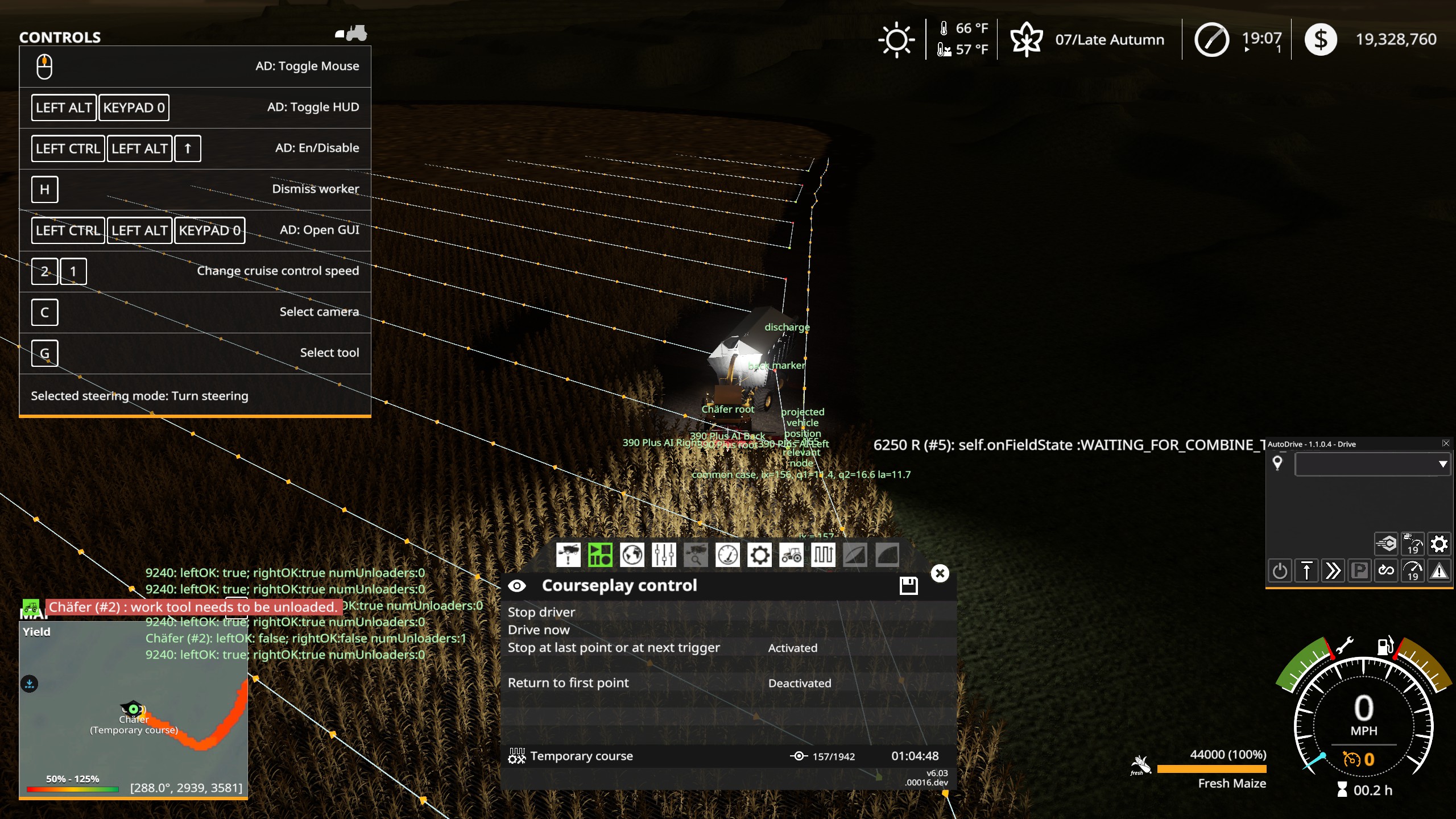
Task: Switch to the Courseplay tractor tab
Action: (x=792, y=555)
